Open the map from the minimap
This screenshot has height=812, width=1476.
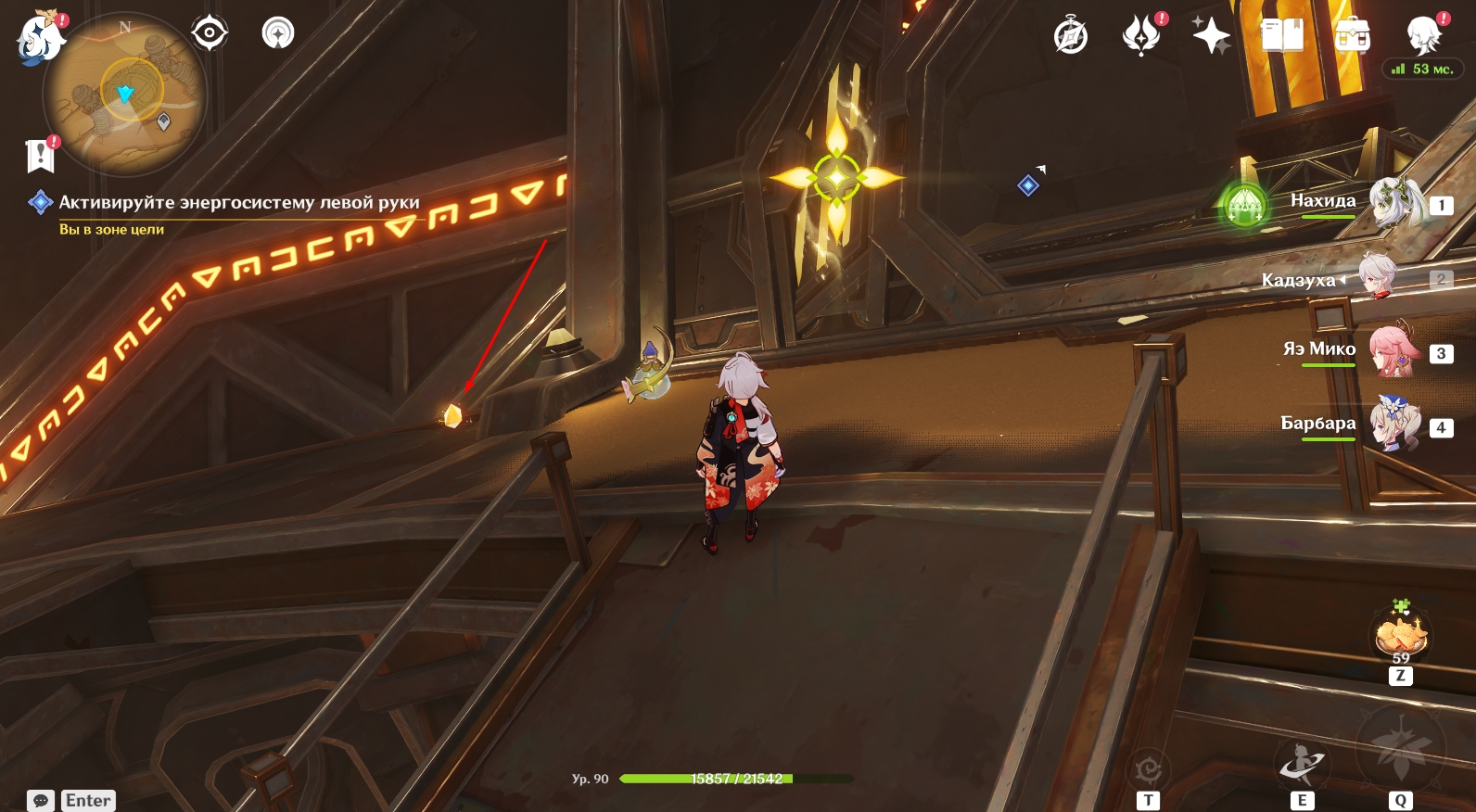point(125,95)
